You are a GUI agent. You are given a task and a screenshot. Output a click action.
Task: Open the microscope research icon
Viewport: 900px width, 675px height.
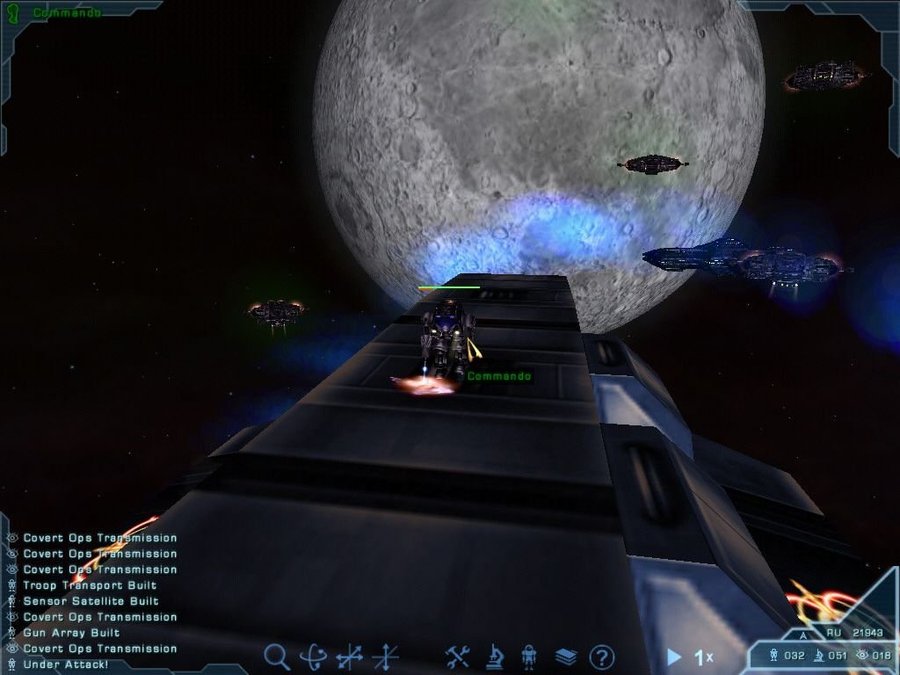(494, 657)
